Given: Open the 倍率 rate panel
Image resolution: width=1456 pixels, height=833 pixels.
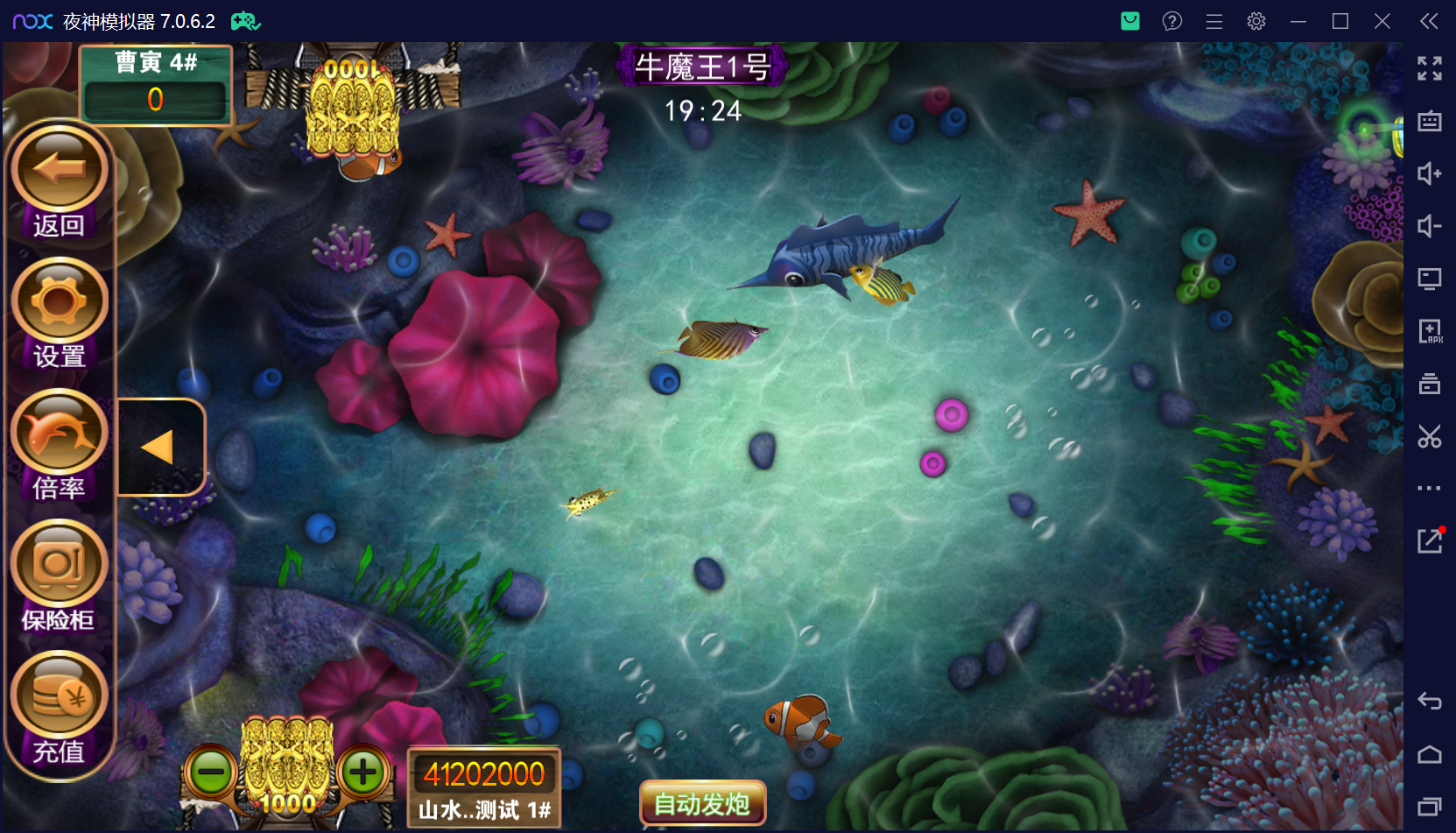Looking at the screenshot, I should coord(58,432).
